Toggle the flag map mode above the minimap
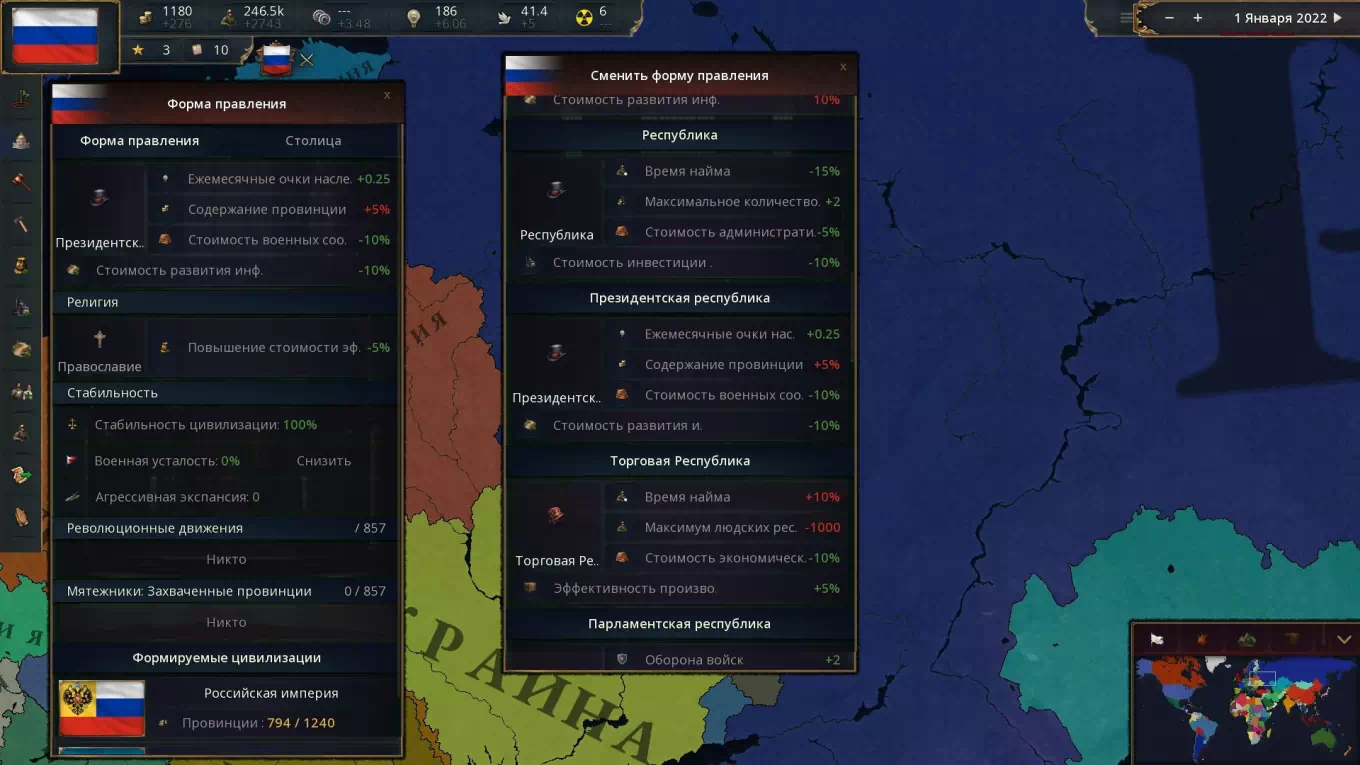1360x765 pixels. tap(1155, 638)
